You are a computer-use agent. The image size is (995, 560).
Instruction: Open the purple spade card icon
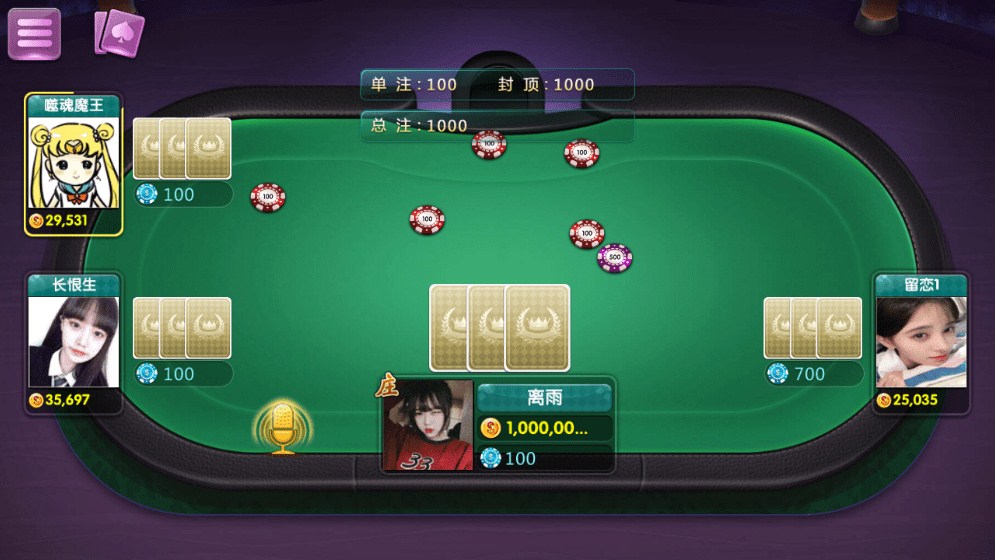[119, 33]
